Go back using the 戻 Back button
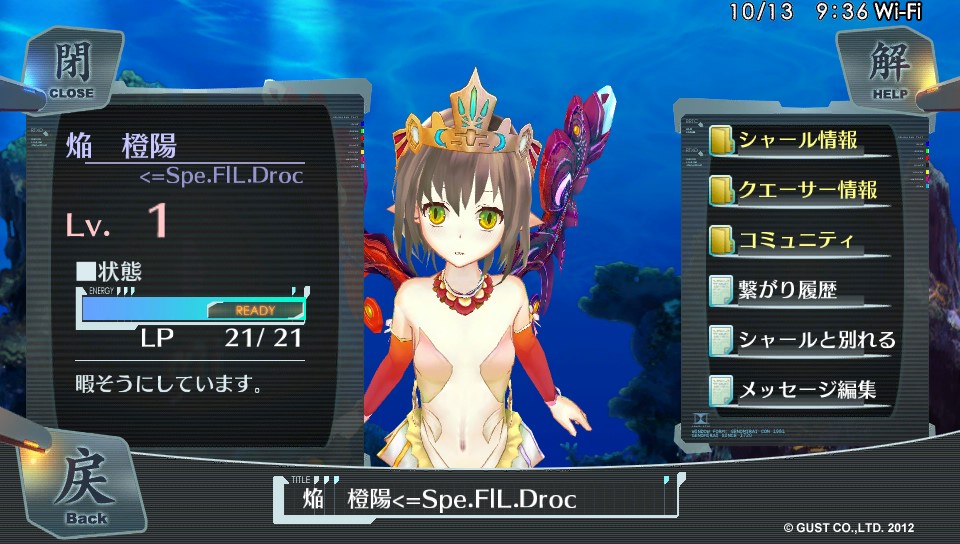960x544 pixels. [x=88, y=486]
